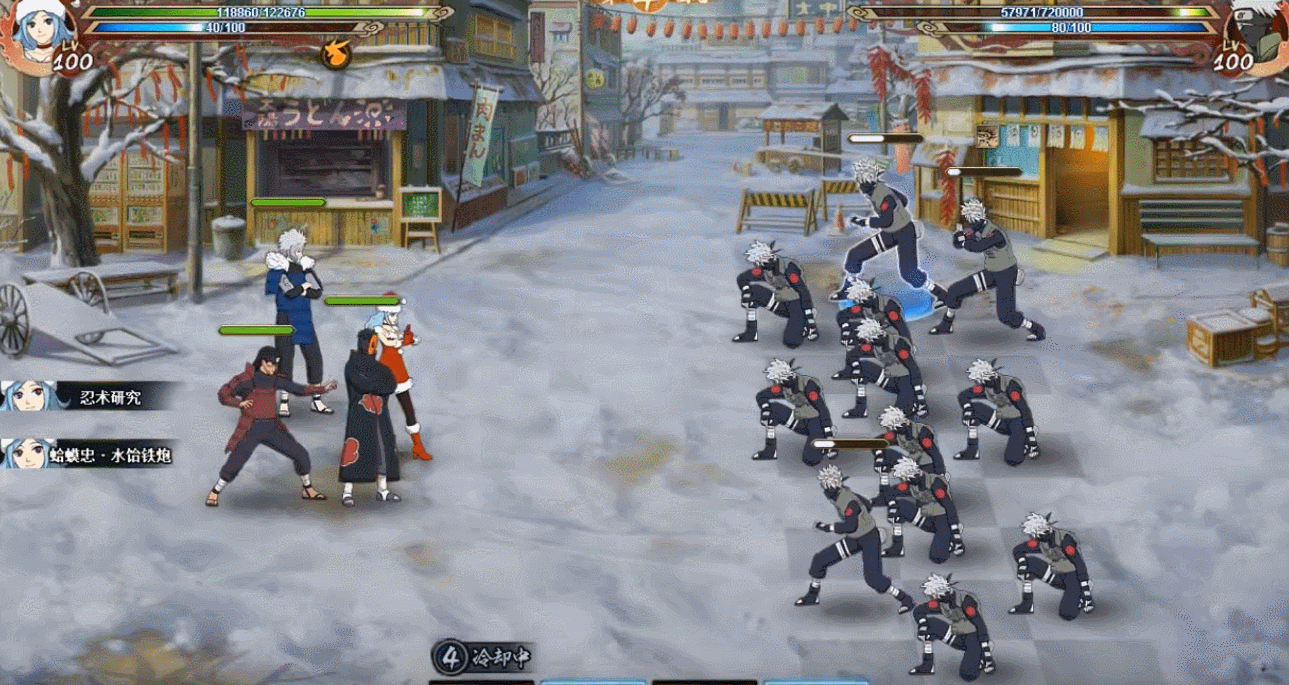Click the 冷却中 skill cooldown button

pos(483,657)
